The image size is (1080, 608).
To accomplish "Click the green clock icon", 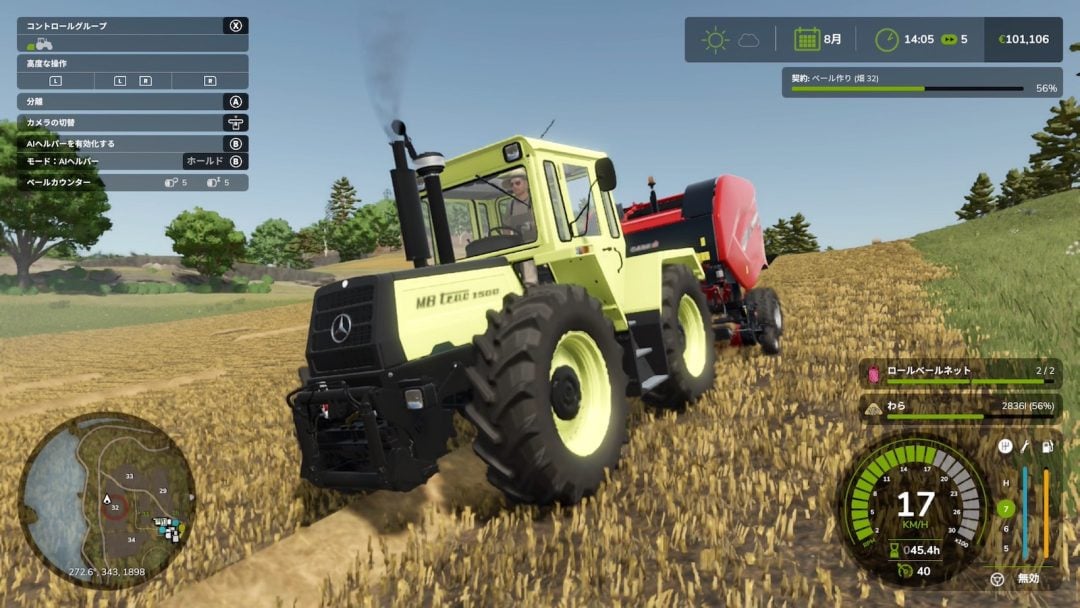I will (886, 40).
